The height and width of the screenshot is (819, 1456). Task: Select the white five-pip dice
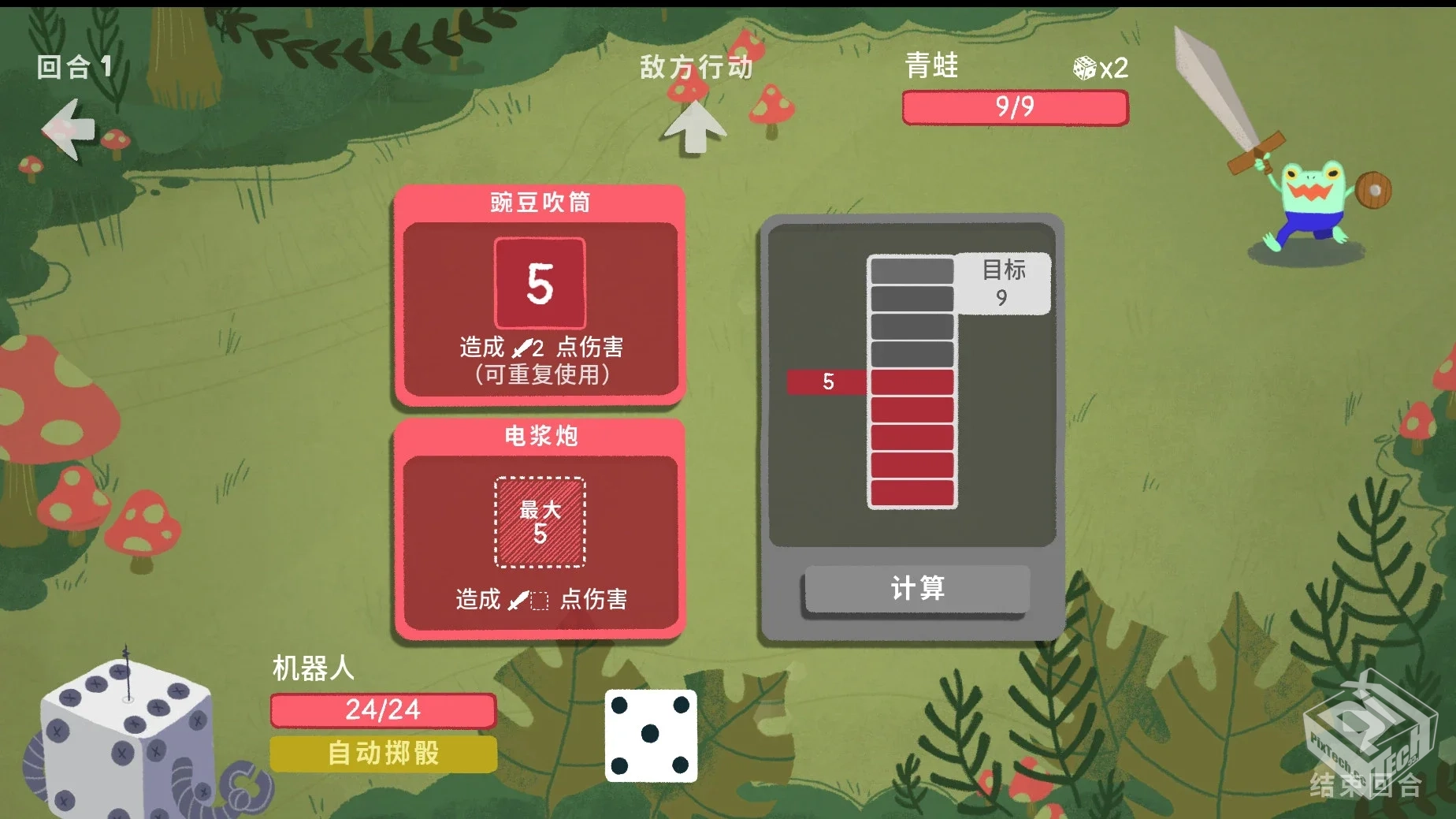[x=650, y=735]
